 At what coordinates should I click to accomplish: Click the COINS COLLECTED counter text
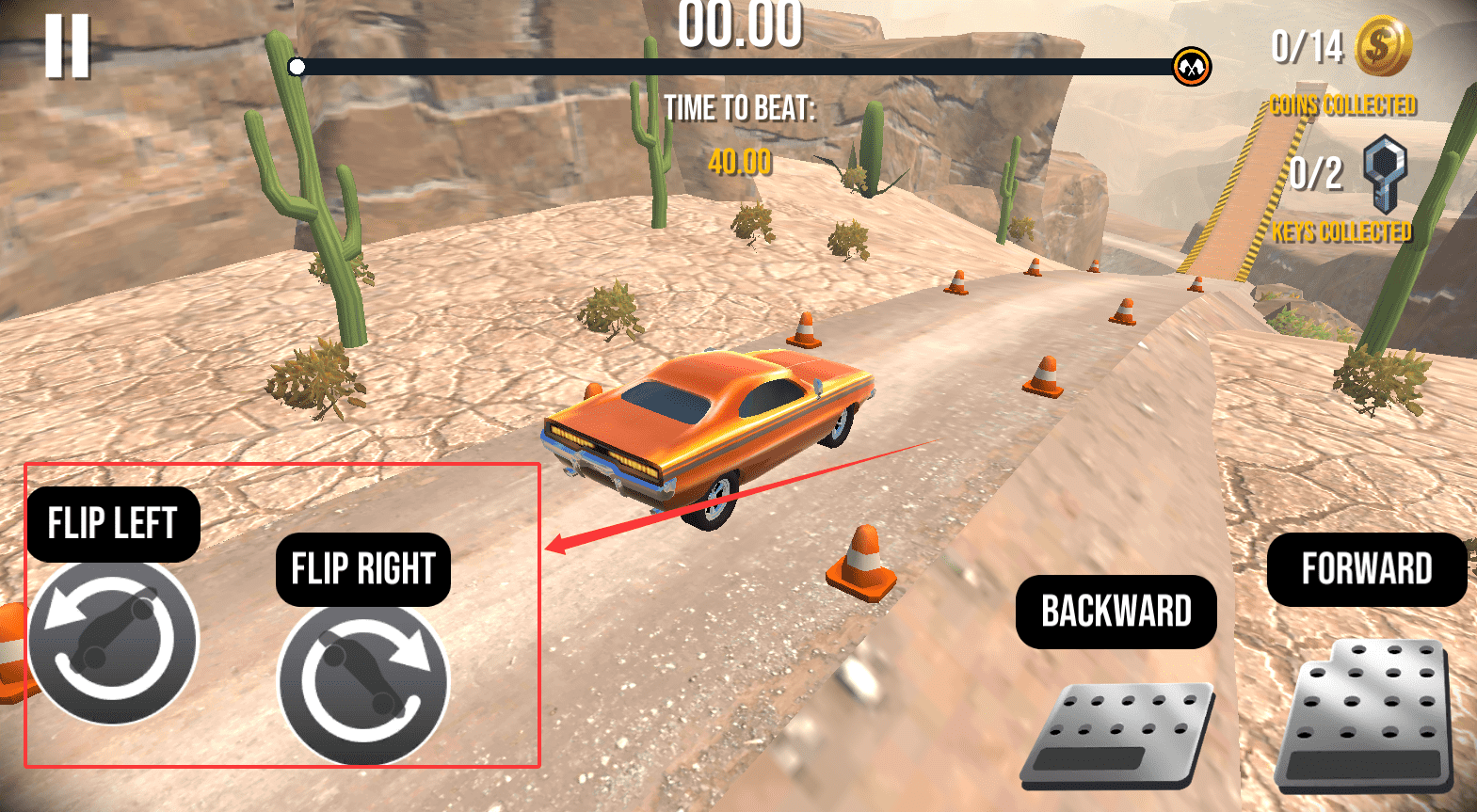coord(1343,105)
